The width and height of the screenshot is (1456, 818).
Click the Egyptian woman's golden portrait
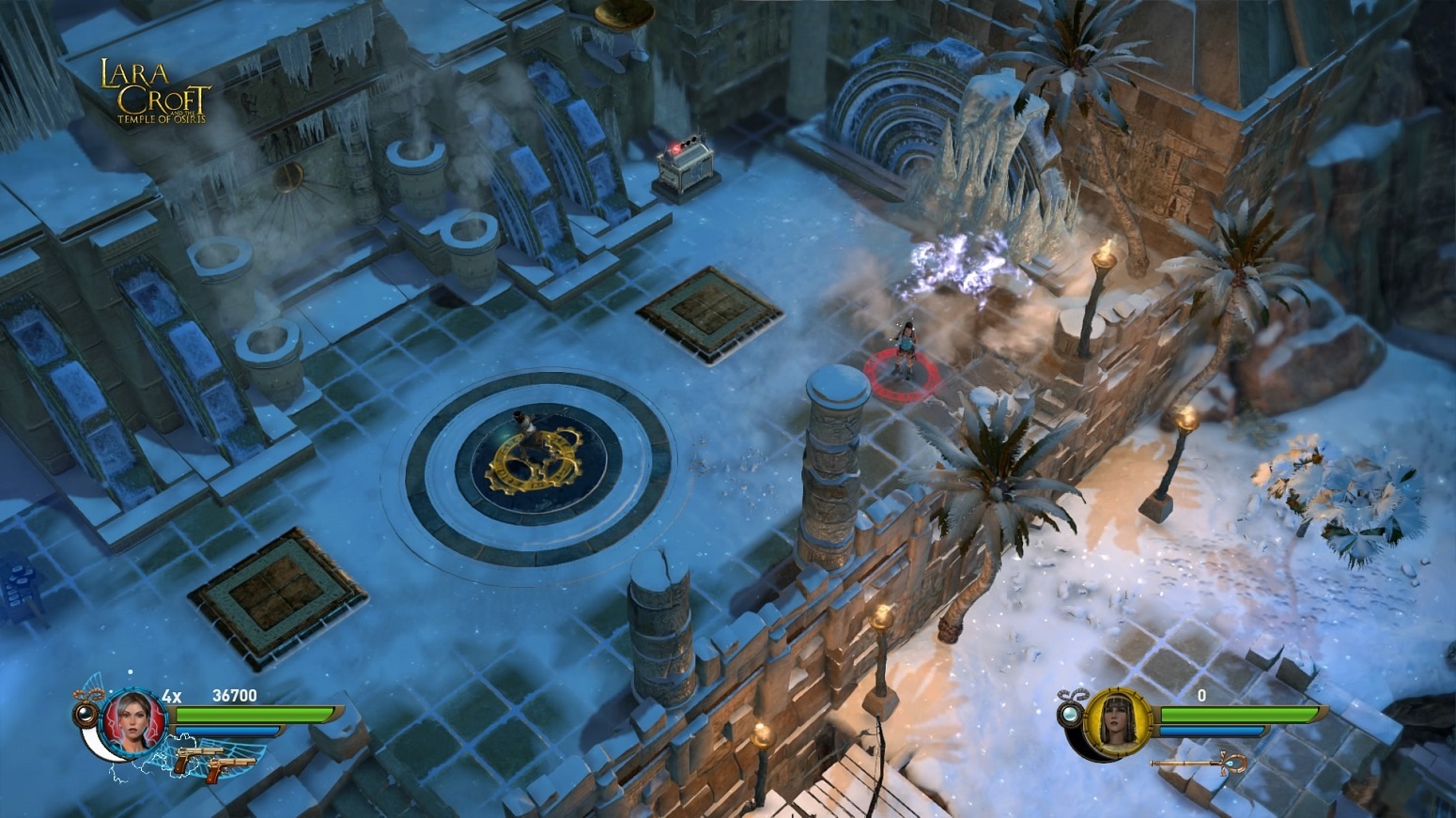point(1118,721)
